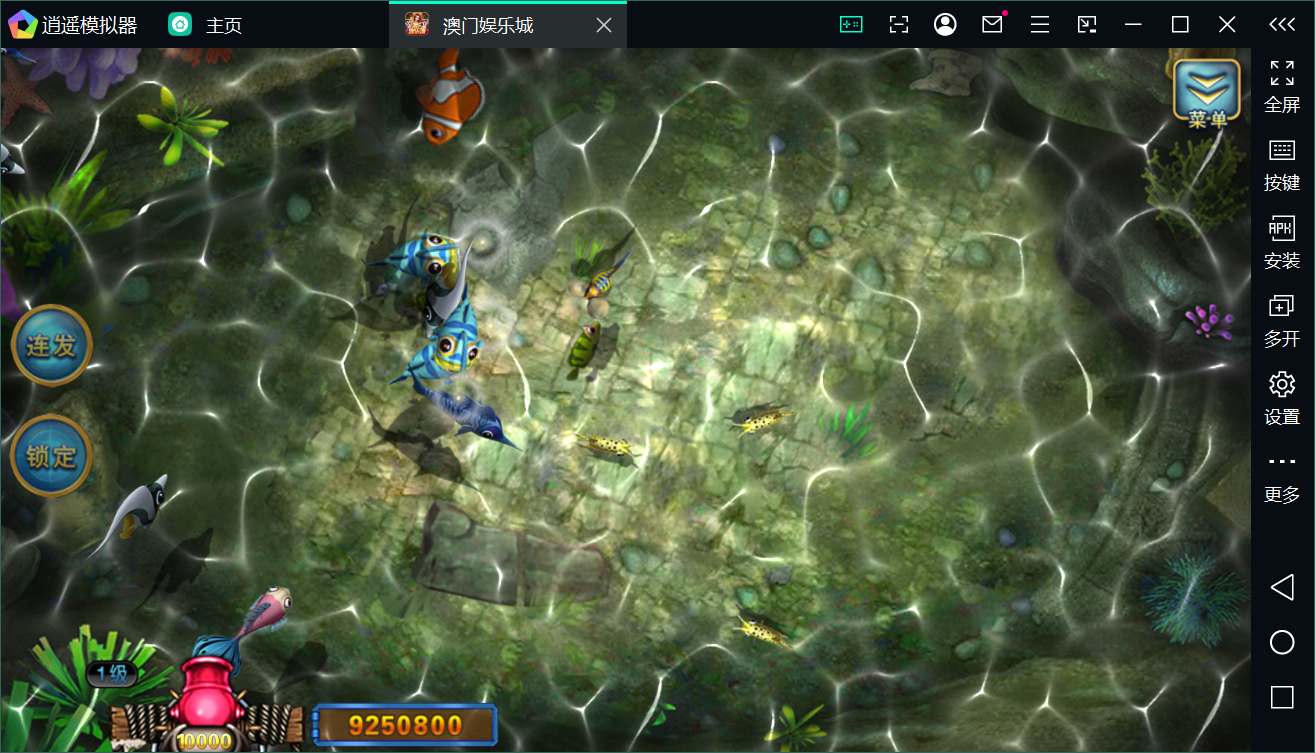
Task: Open the 菜单 dropdown menu
Action: tap(1207, 92)
